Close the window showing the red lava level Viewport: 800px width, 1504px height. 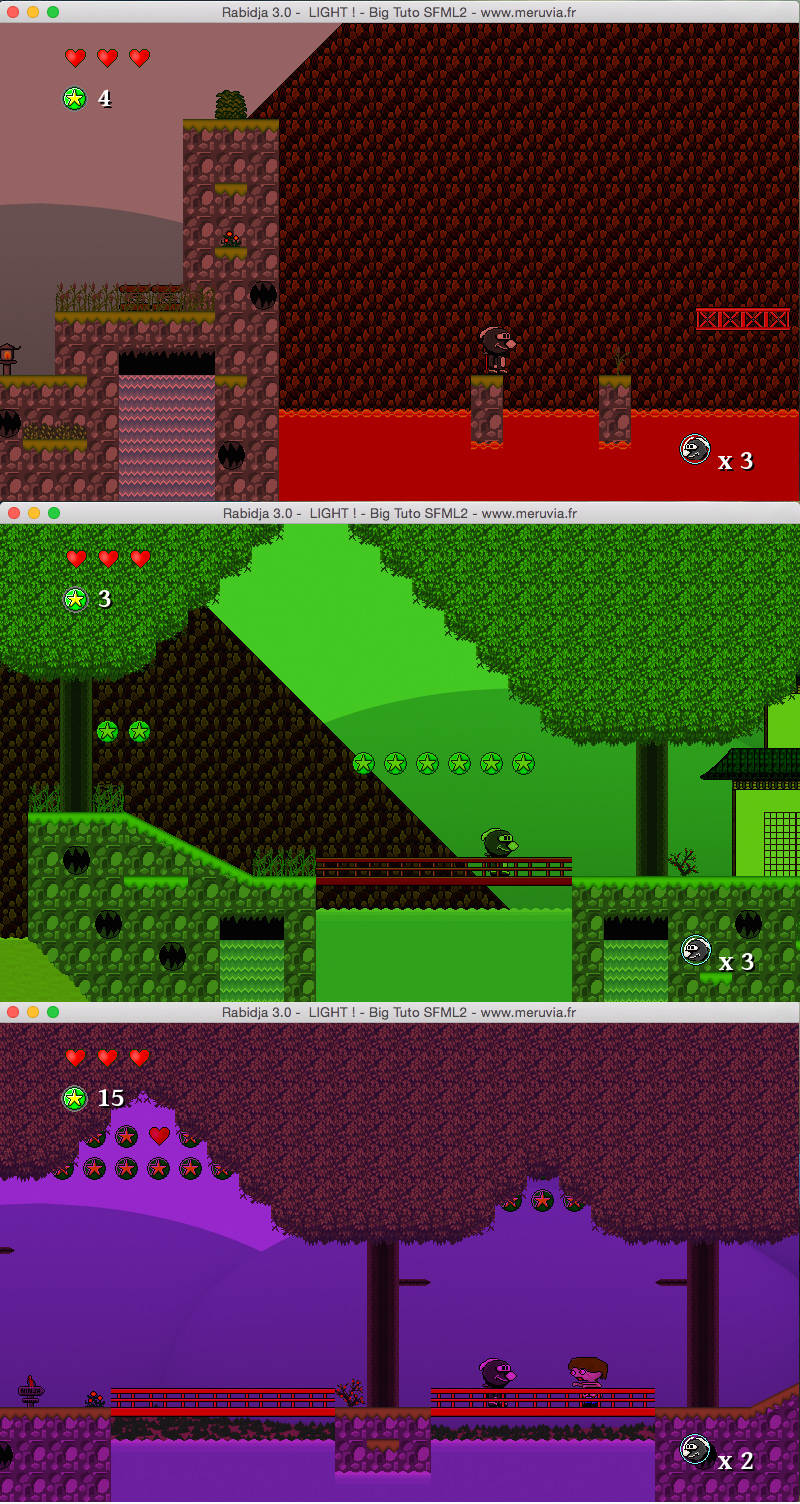coord(13,12)
